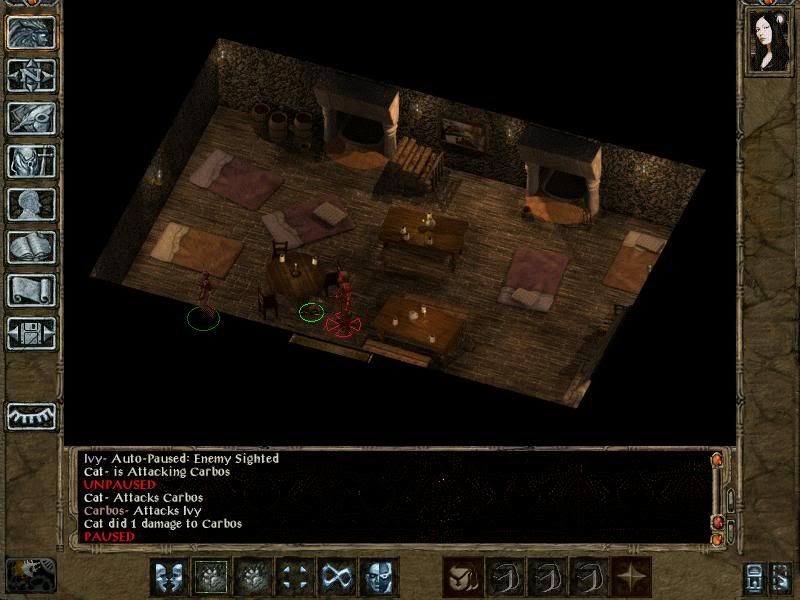Toggle pause with the clock button
This screenshot has height=600, width=800.
[x=30, y=575]
